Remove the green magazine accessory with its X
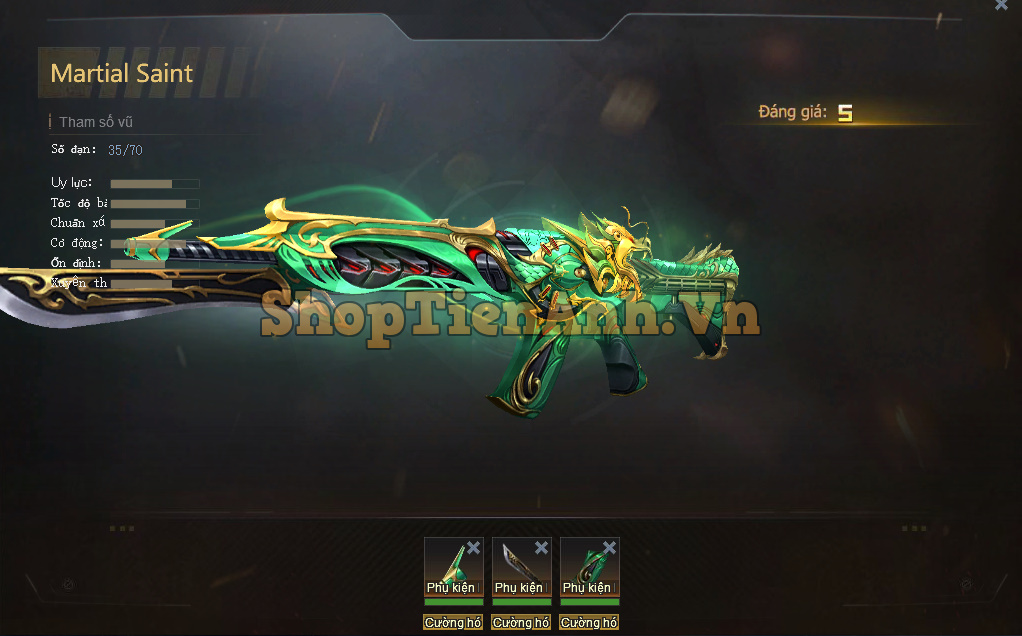 tap(609, 548)
